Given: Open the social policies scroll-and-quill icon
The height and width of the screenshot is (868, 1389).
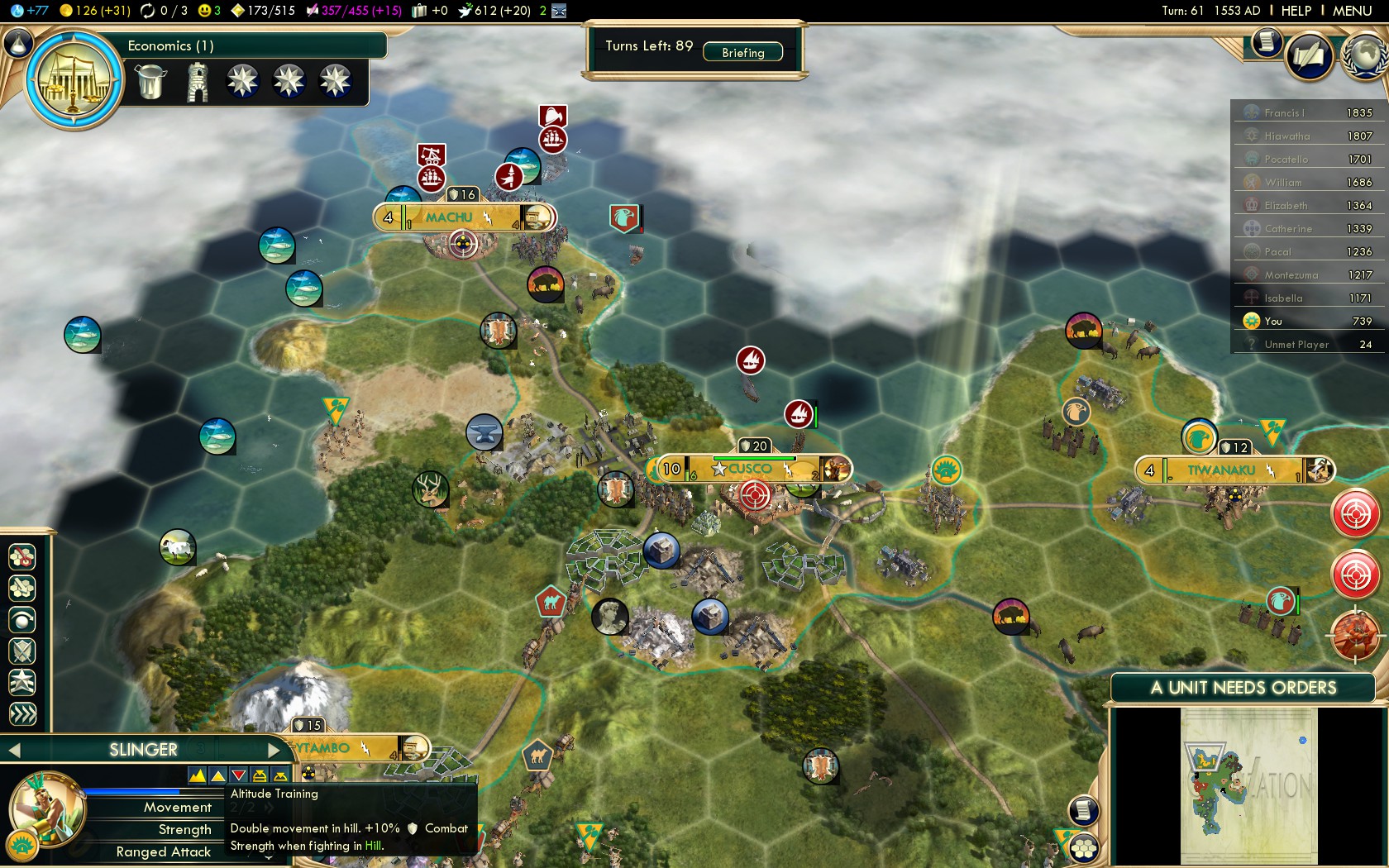Looking at the screenshot, I should [x=1309, y=56].
